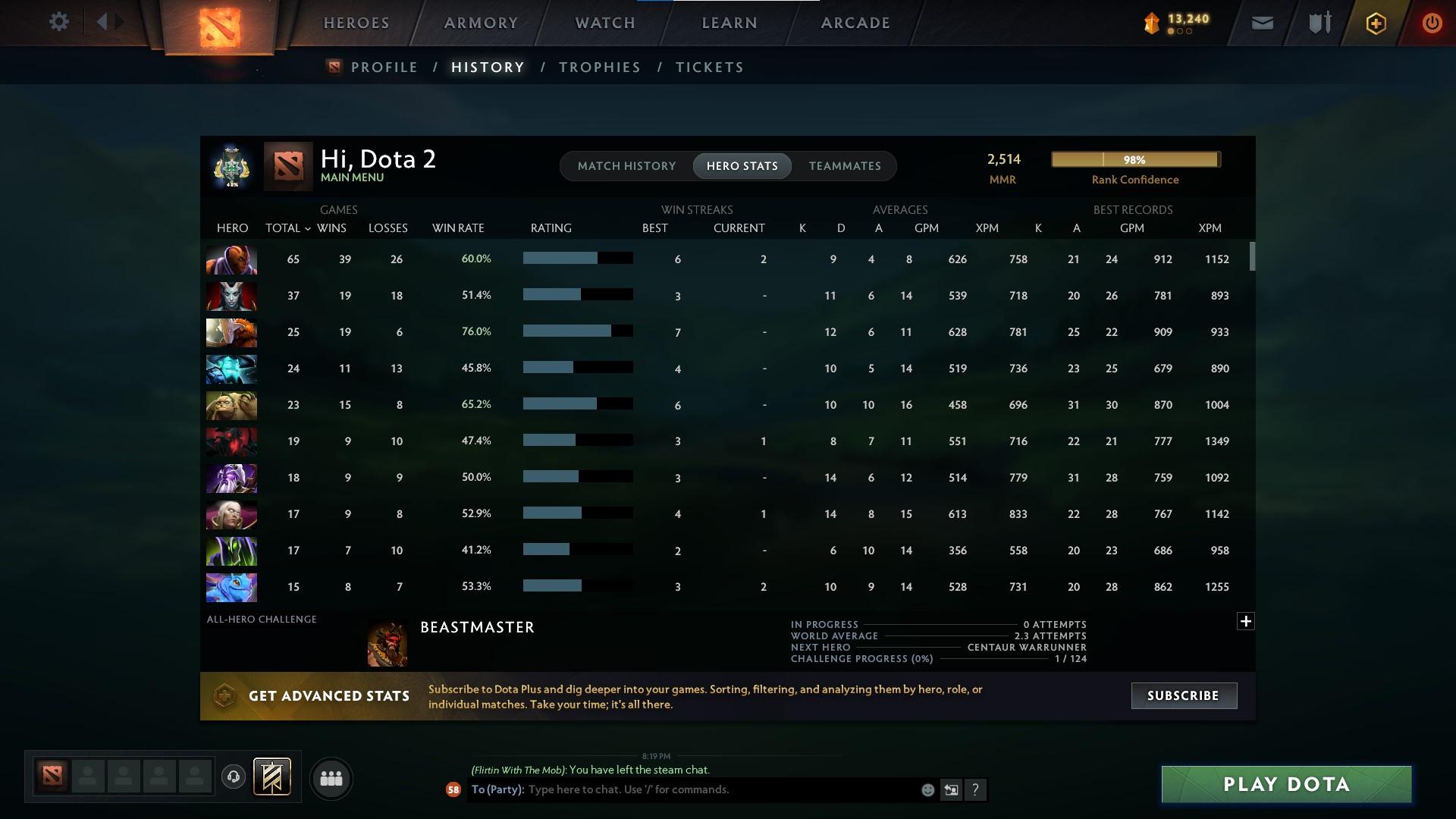Click the Rank Confidence progress bar
This screenshot has width=1456, height=819.
click(1135, 159)
